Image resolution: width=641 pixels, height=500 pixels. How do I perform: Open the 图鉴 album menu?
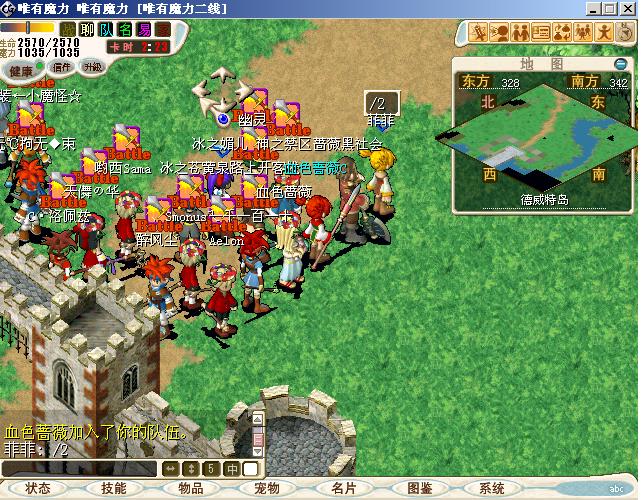pos(419,488)
